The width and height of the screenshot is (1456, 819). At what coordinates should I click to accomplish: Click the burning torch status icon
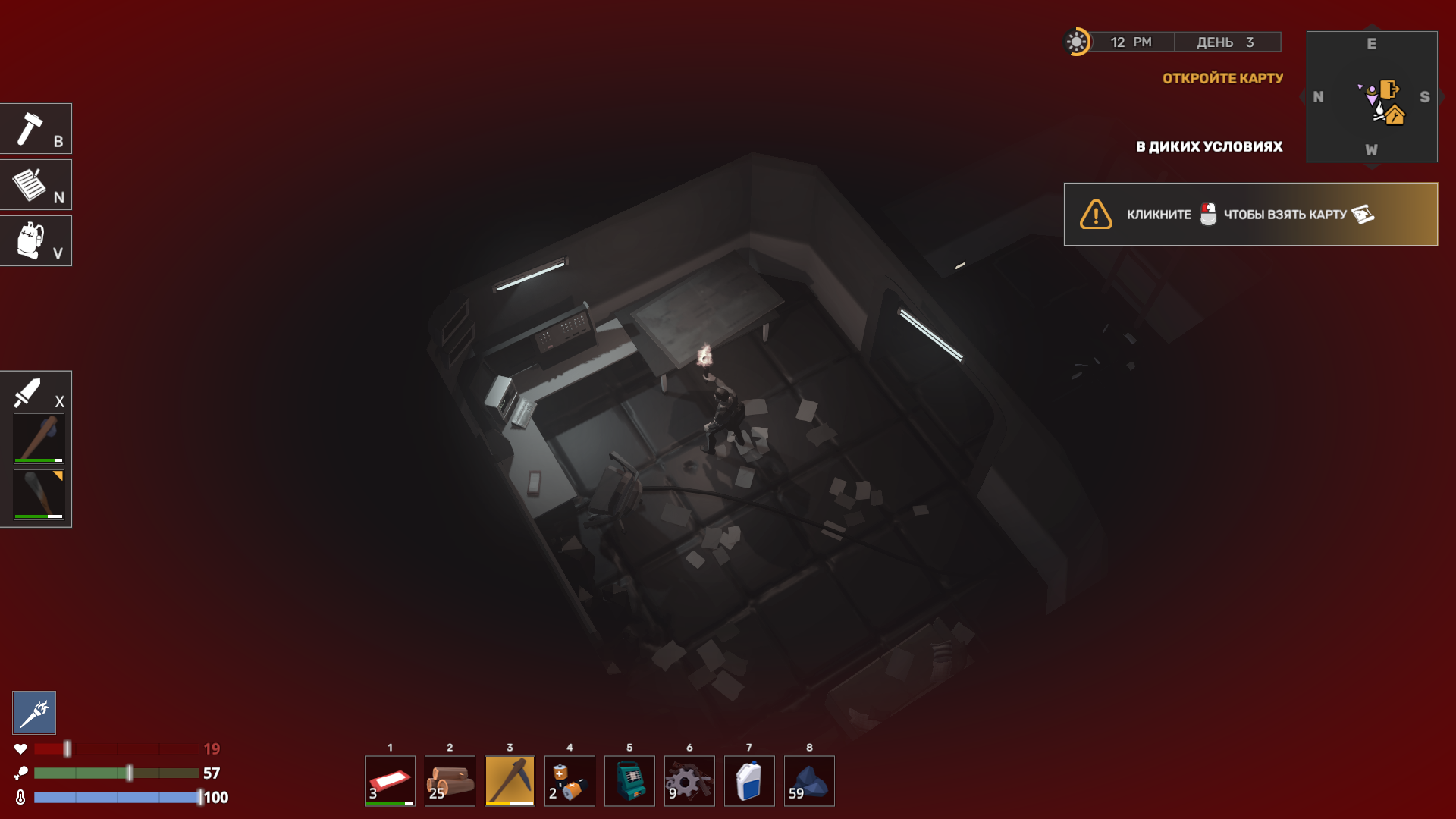click(34, 713)
